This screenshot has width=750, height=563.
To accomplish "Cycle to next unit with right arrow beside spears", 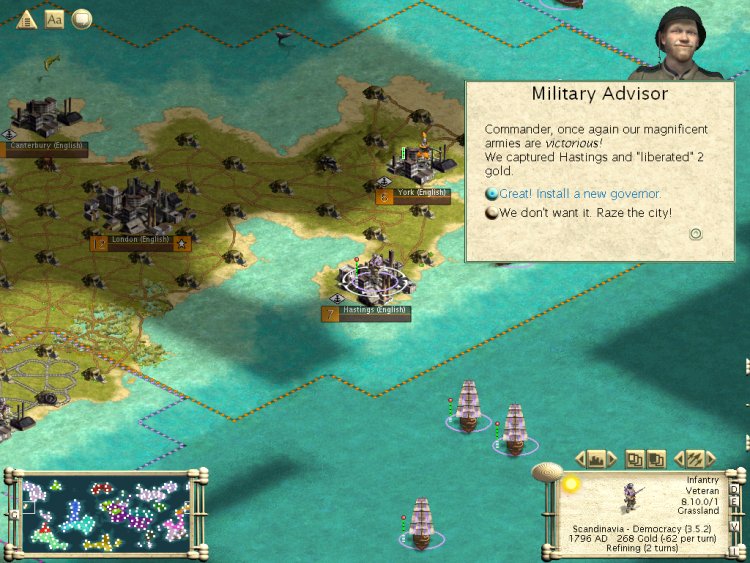I will click(711, 459).
